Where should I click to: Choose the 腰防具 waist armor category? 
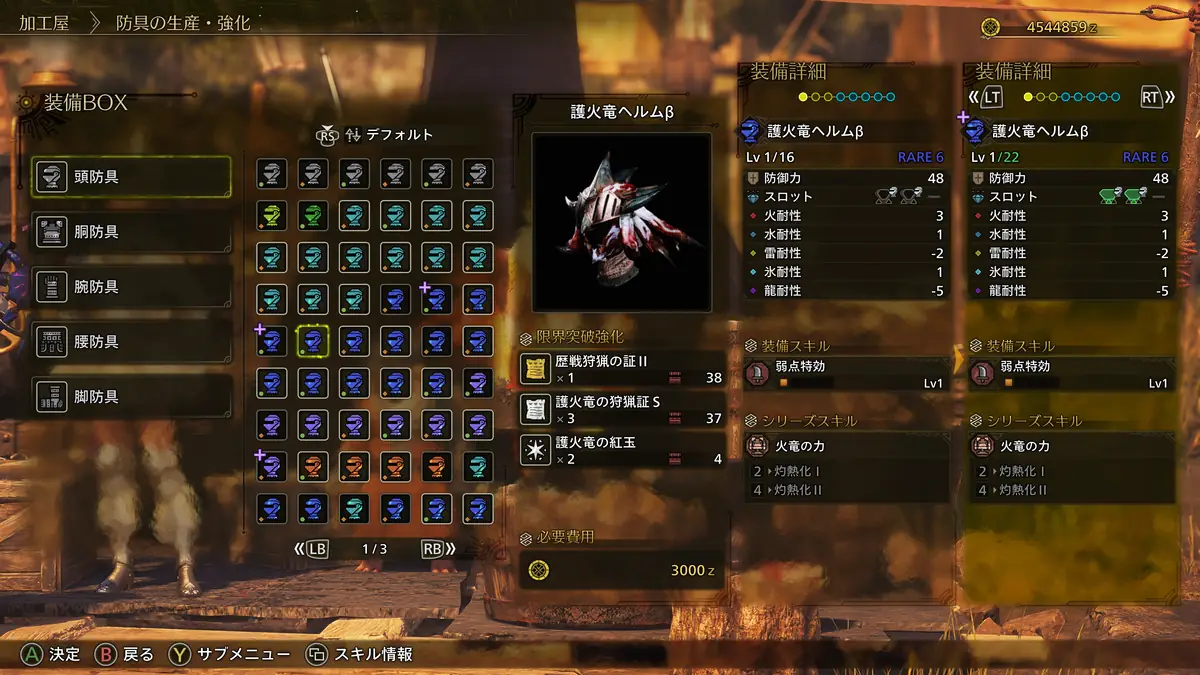pos(131,342)
